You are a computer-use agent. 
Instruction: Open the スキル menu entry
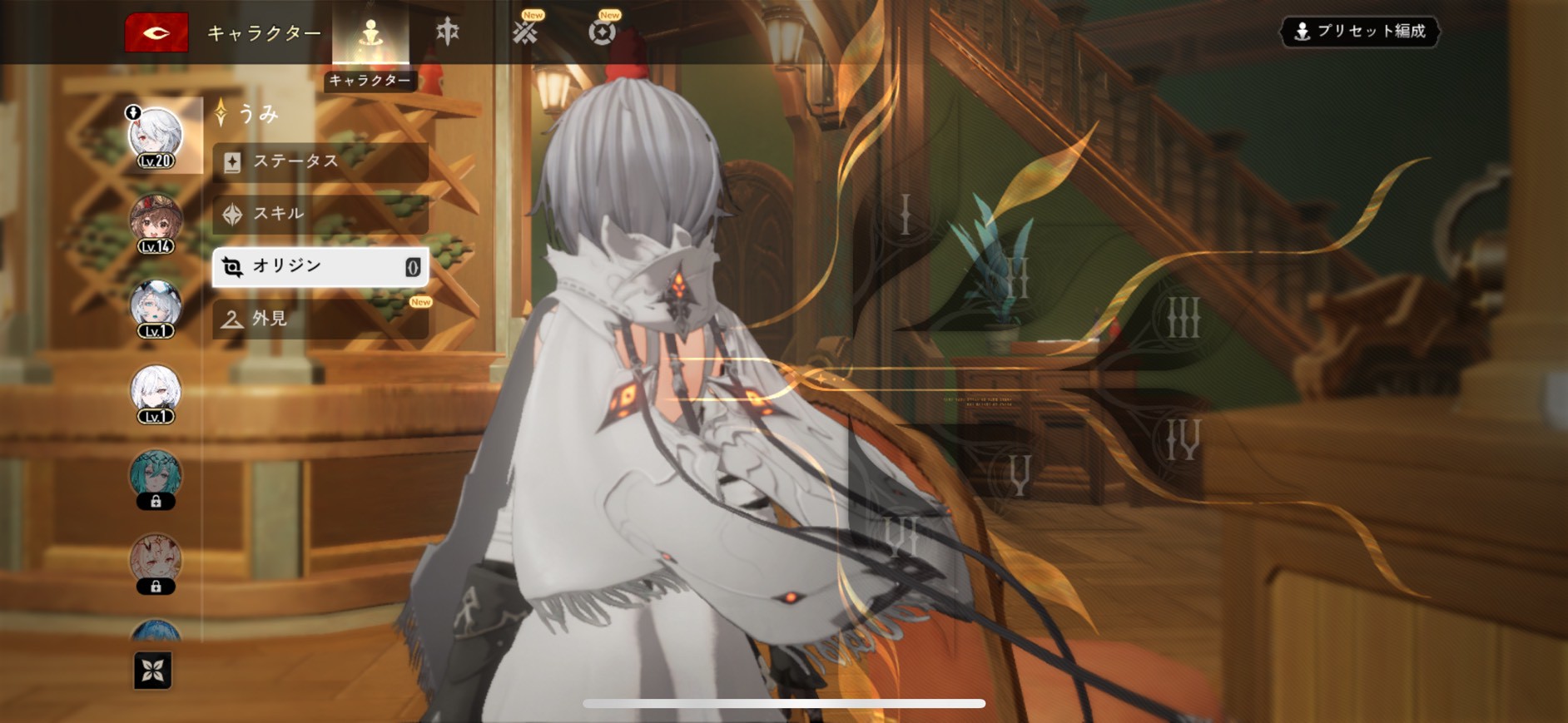pos(320,214)
